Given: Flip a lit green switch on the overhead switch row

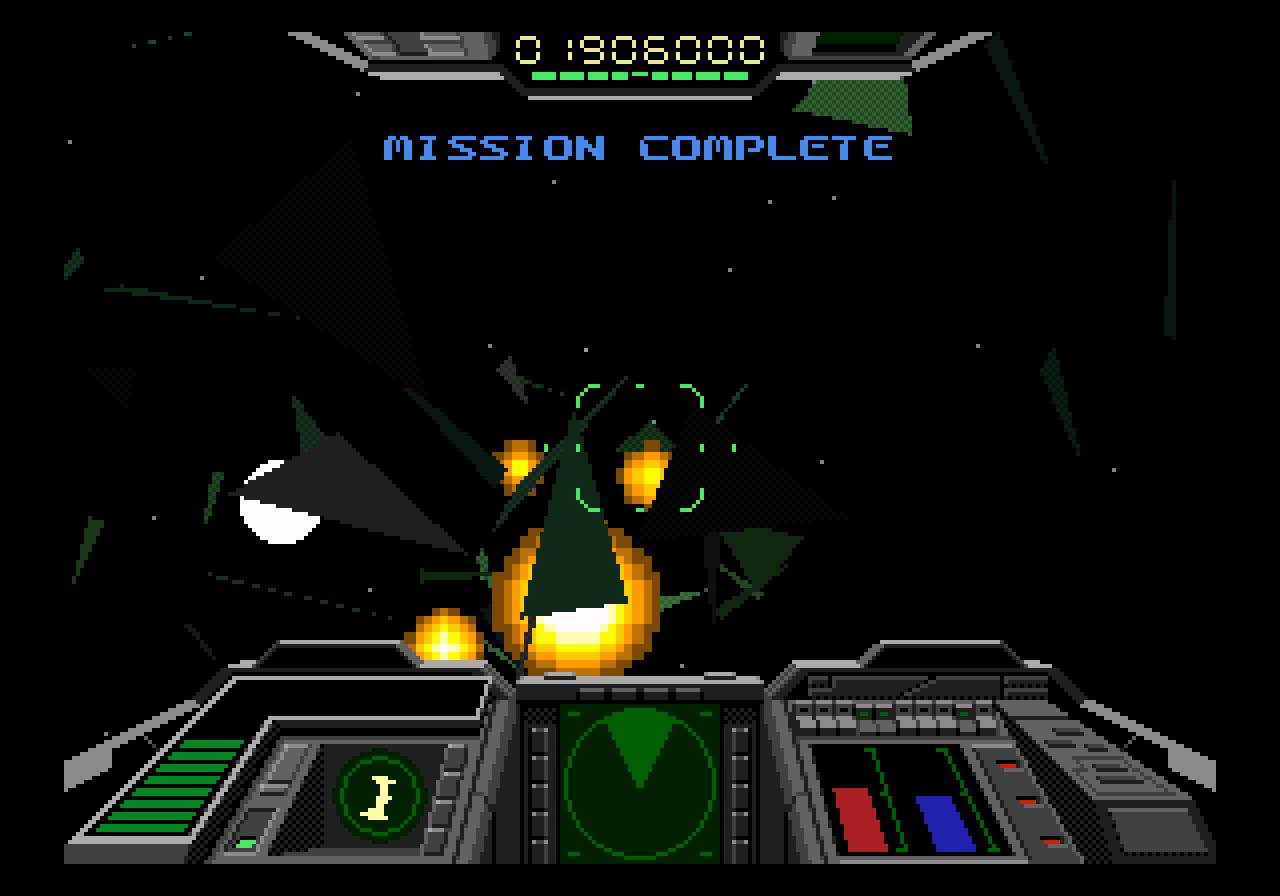Looking at the screenshot, I should click(863, 712).
